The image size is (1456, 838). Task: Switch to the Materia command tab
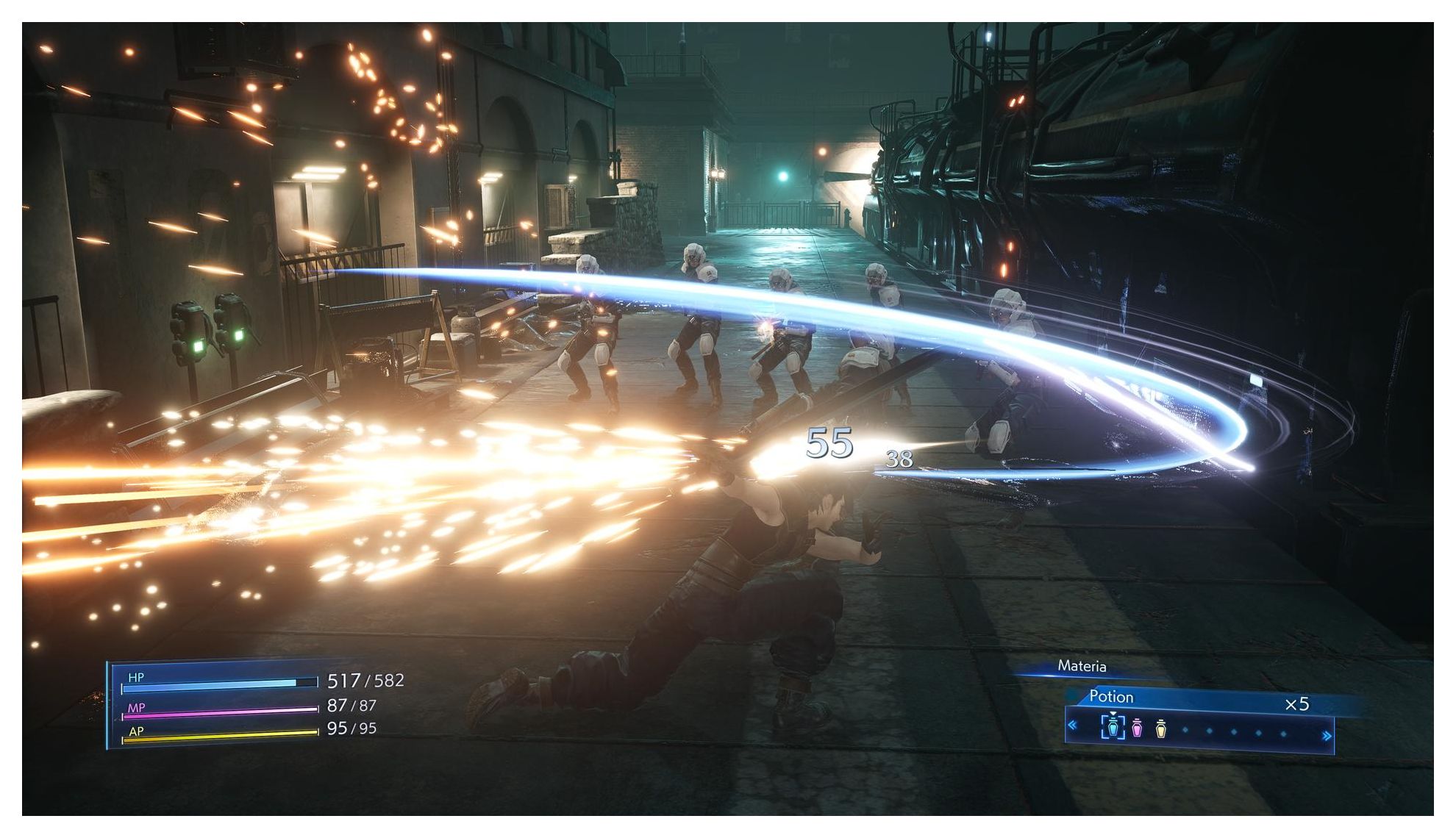click(1081, 666)
